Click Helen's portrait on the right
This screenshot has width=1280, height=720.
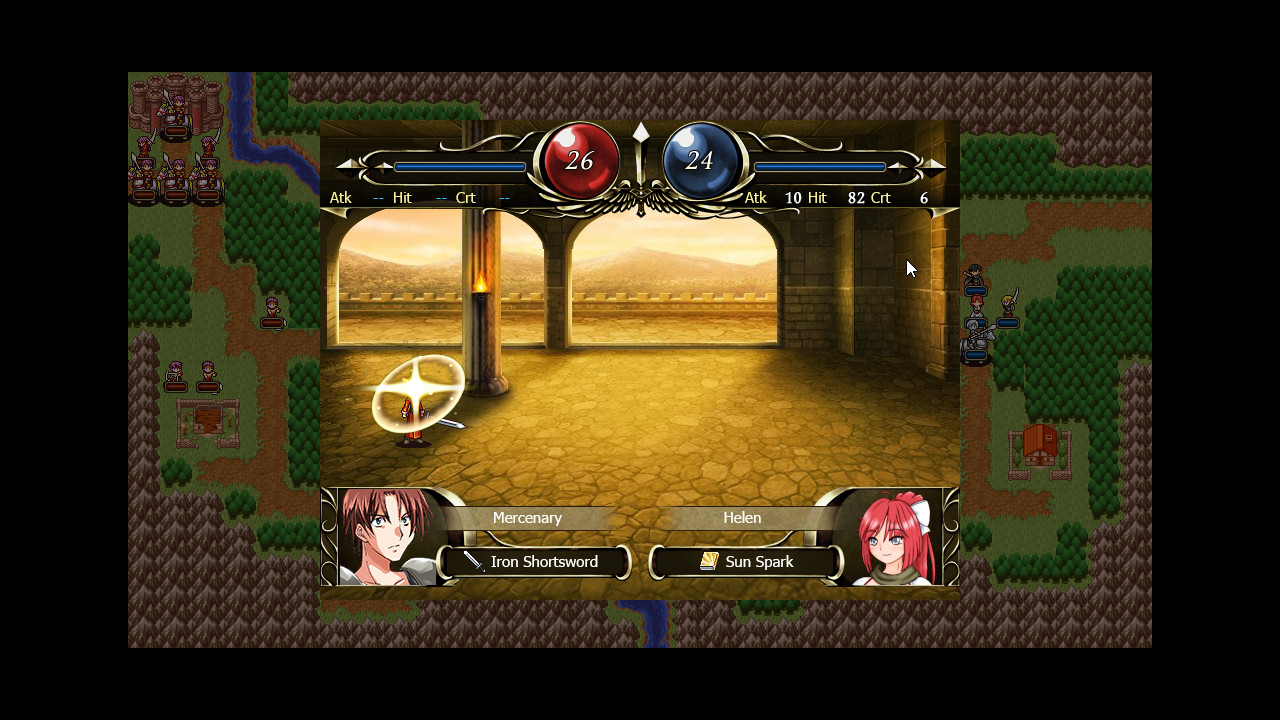pos(896,533)
